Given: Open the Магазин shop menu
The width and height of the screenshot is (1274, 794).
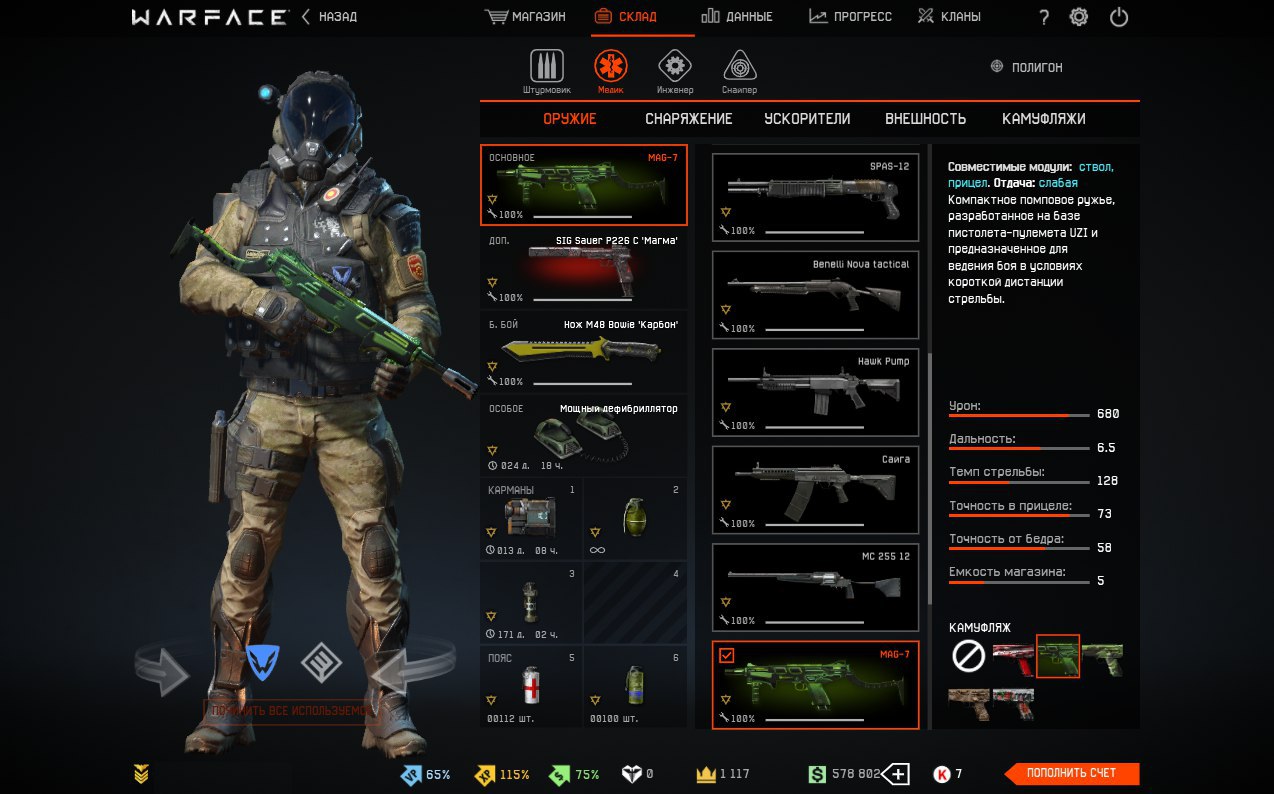Looking at the screenshot, I should (x=525, y=17).
